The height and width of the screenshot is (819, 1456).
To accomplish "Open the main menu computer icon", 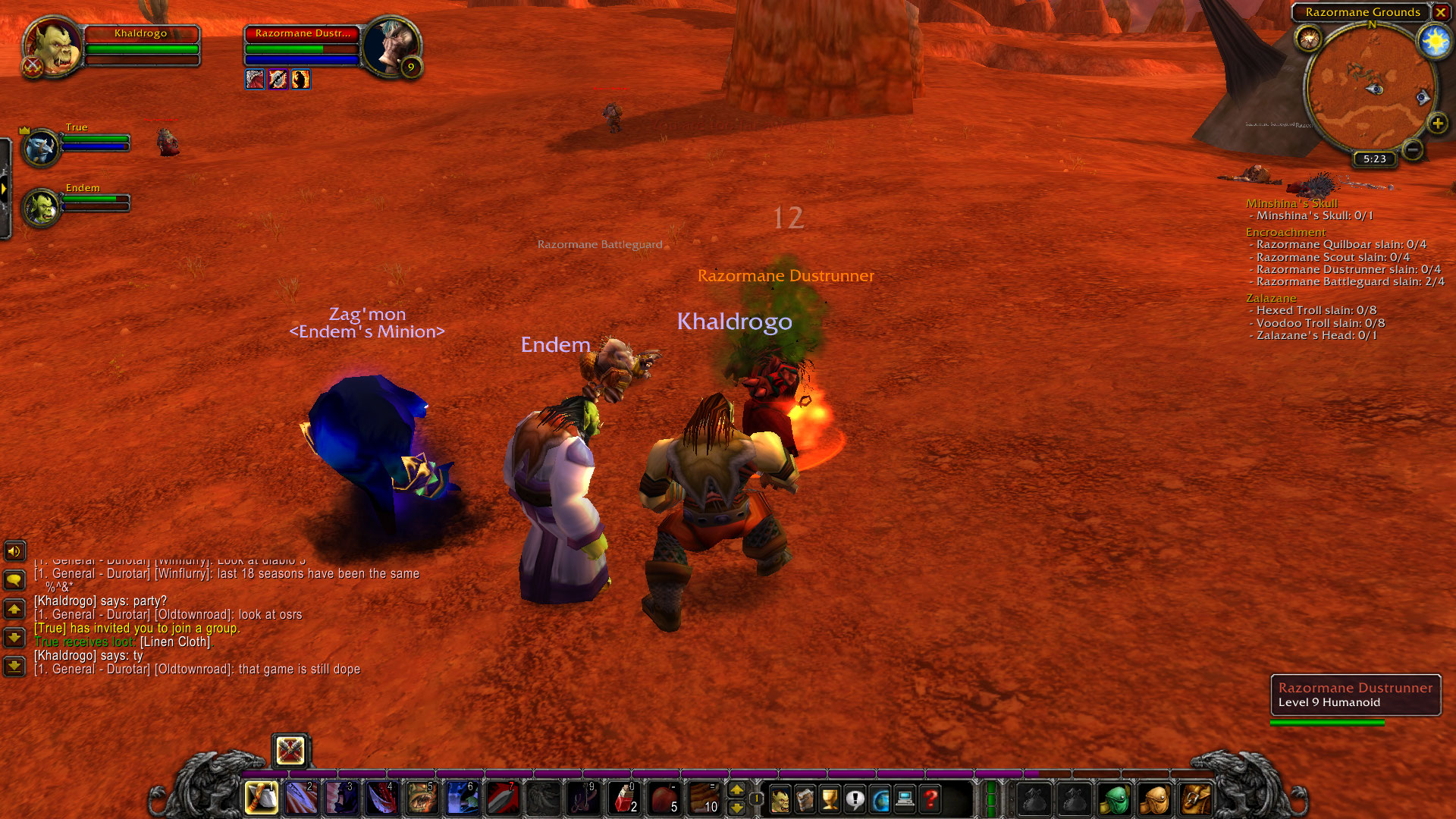I will click(905, 799).
